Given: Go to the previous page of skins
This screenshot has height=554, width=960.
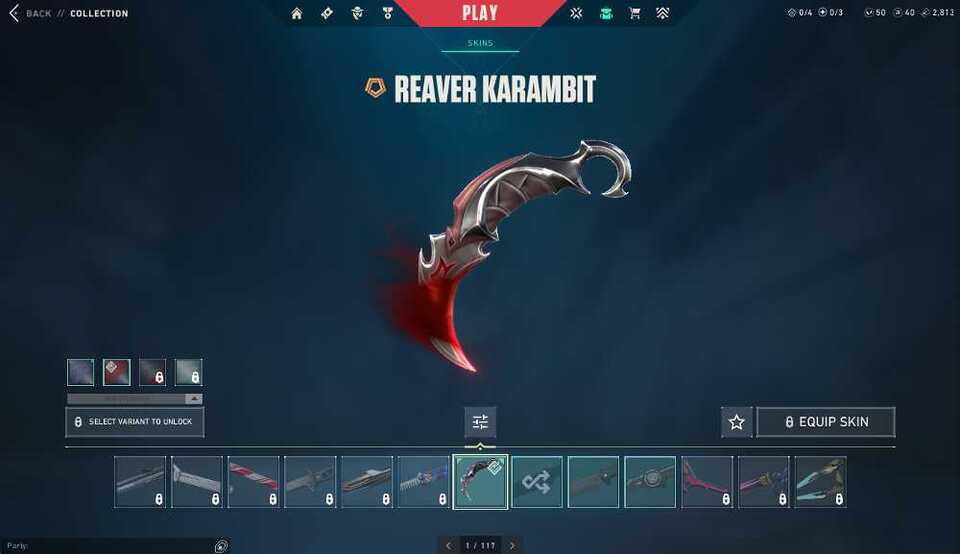Looking at the screenshot, I should click(x=448, y=546).
